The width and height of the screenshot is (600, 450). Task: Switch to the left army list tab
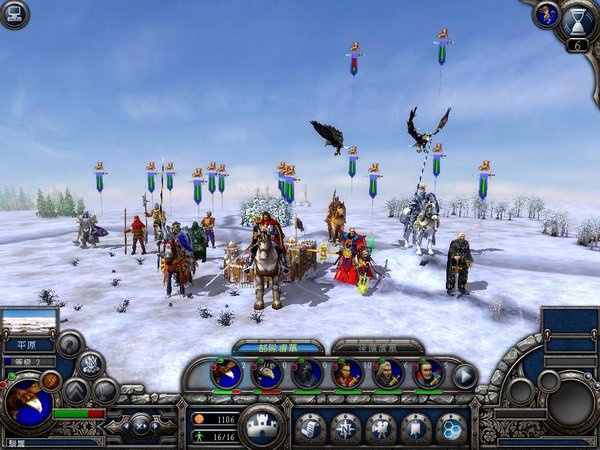tap(278, 347)
